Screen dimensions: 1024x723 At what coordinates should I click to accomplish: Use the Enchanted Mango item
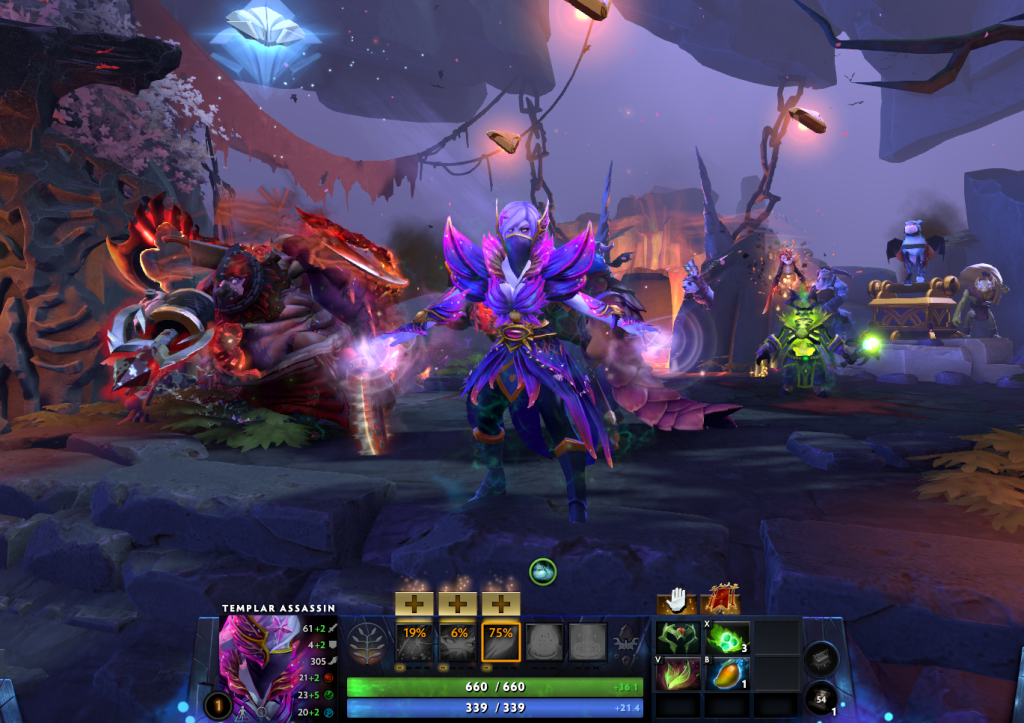point(729,672)
